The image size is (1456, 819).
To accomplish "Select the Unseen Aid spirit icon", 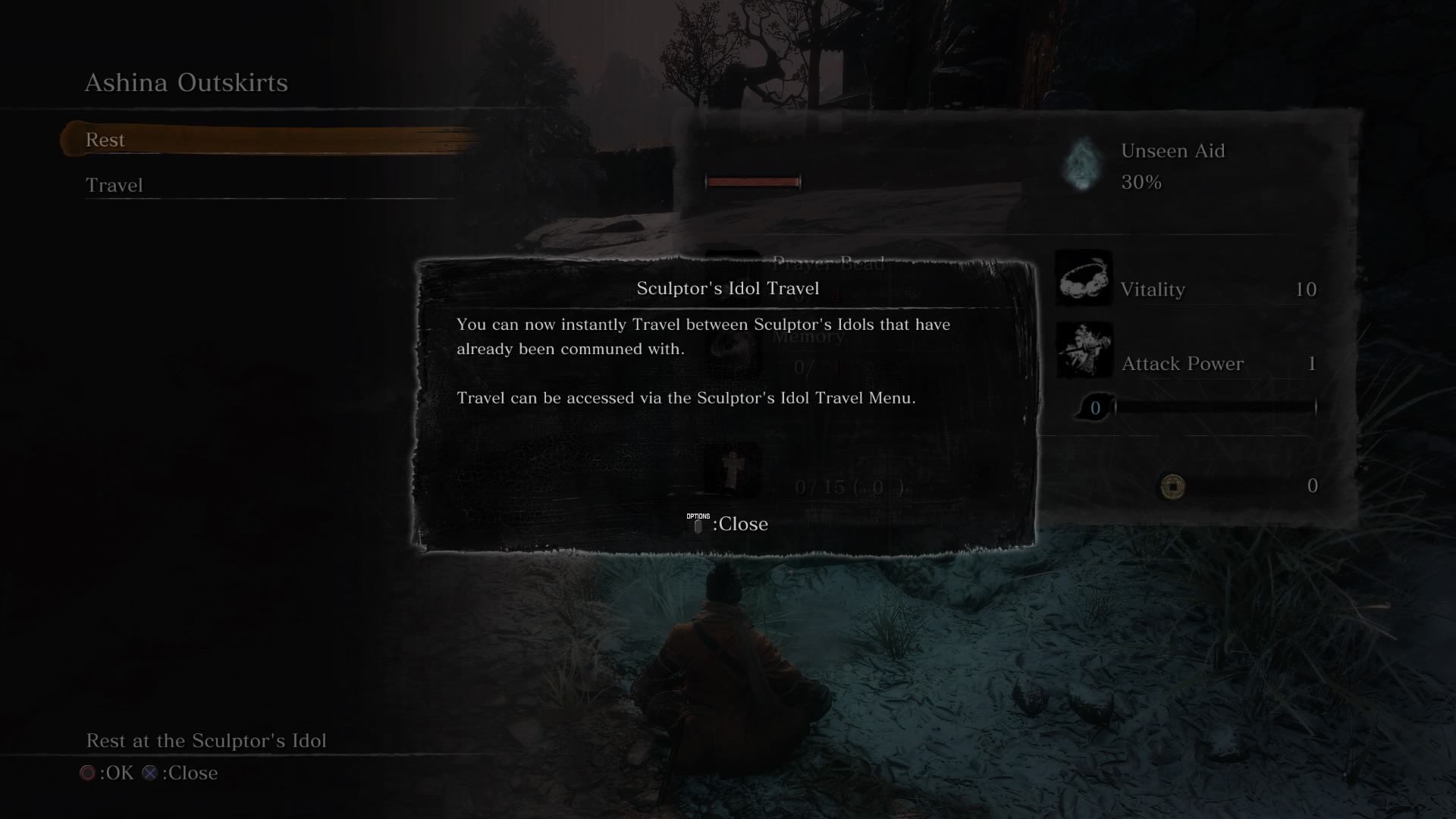I will point(1081,165).
